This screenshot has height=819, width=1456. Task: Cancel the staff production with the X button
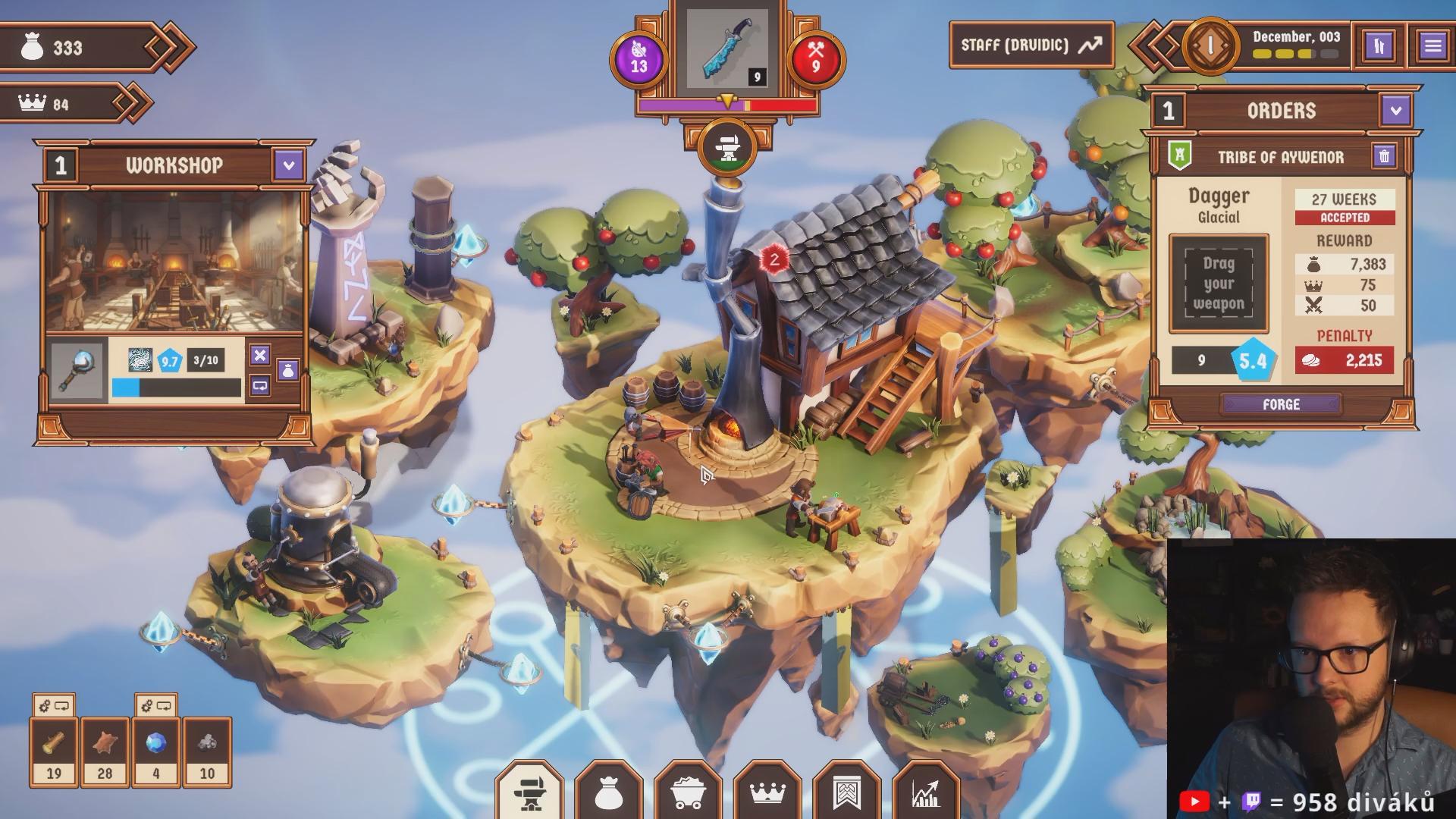pyautogui.click(x=260, y=355)
